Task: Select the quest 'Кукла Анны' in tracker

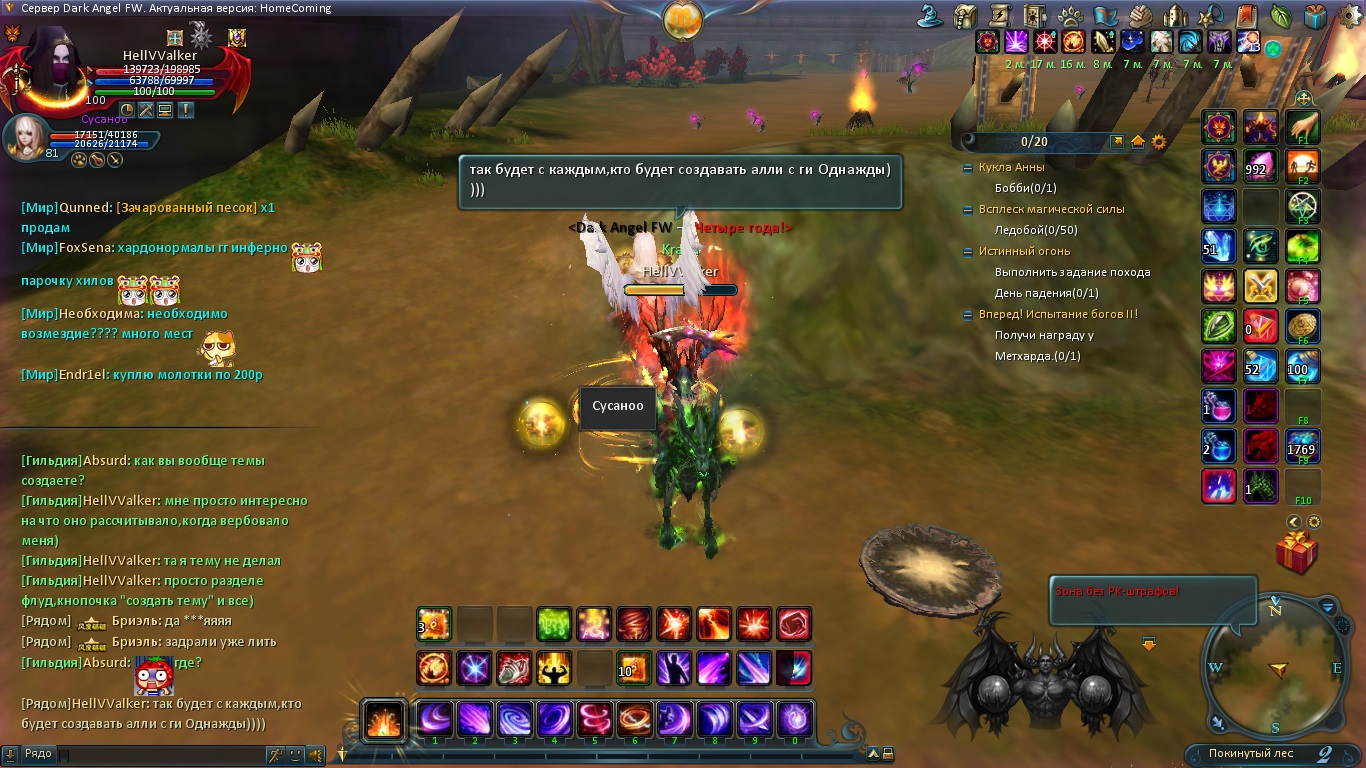Action: pyautogui.click(x=1014, y=167)
